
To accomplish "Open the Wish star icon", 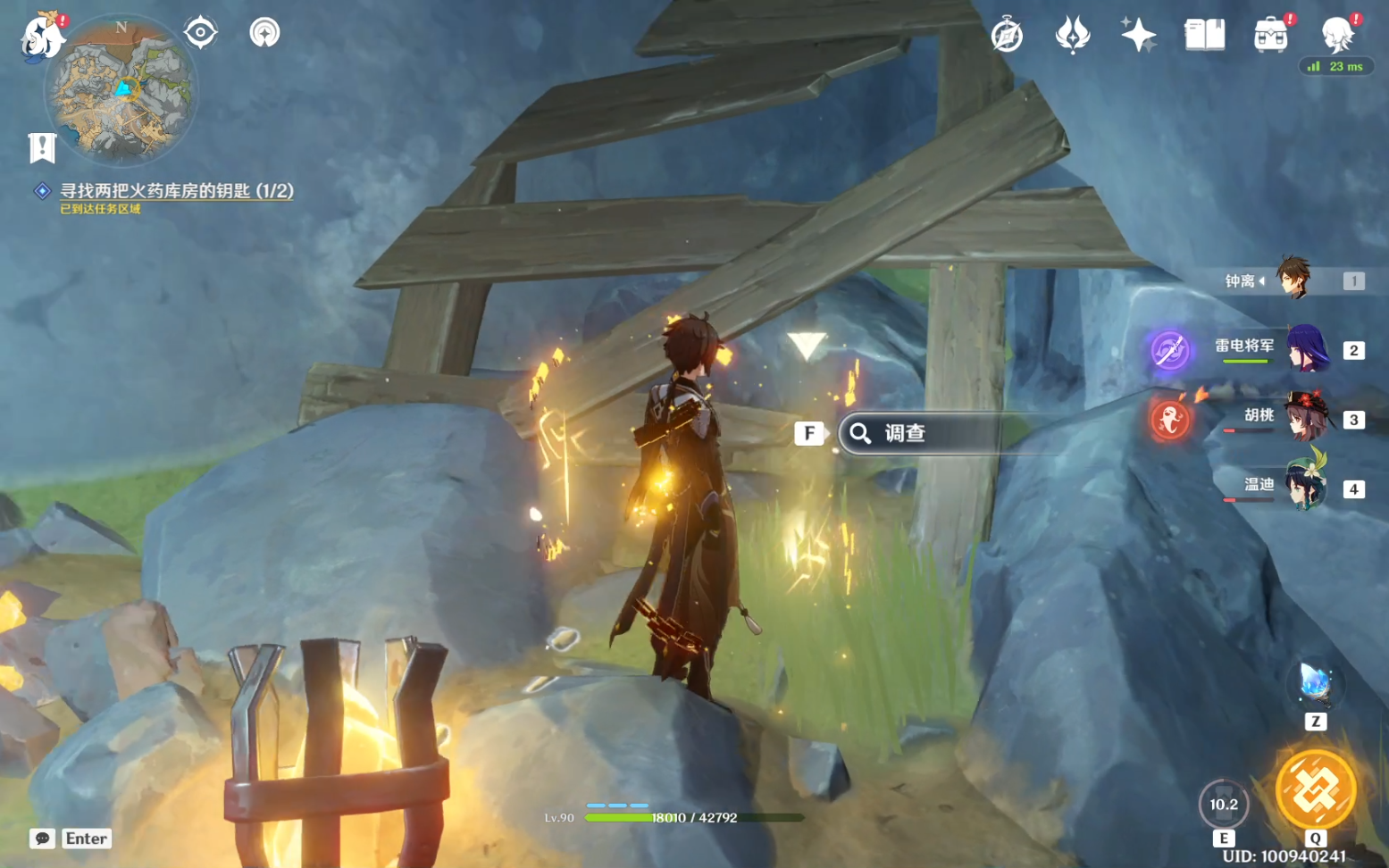I will (1138, 36).
